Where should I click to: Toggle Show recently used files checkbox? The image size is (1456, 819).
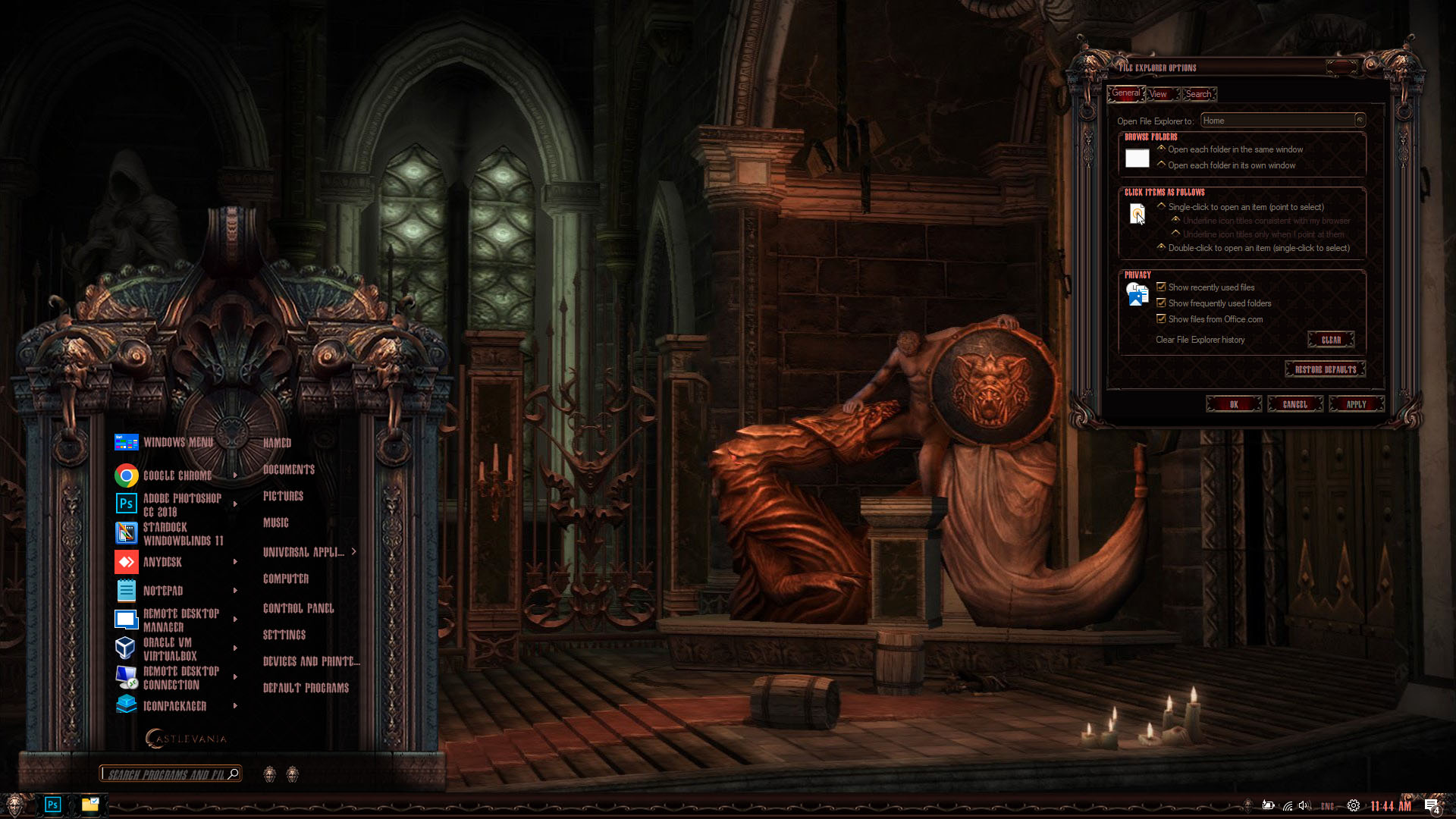pyautogui.click(x=1161, y=287)
